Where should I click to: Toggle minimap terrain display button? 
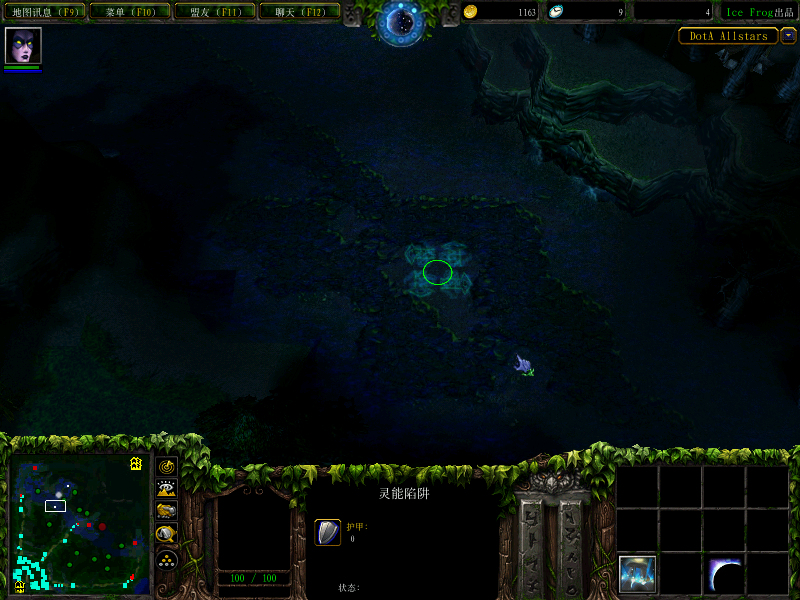(167, 490)
